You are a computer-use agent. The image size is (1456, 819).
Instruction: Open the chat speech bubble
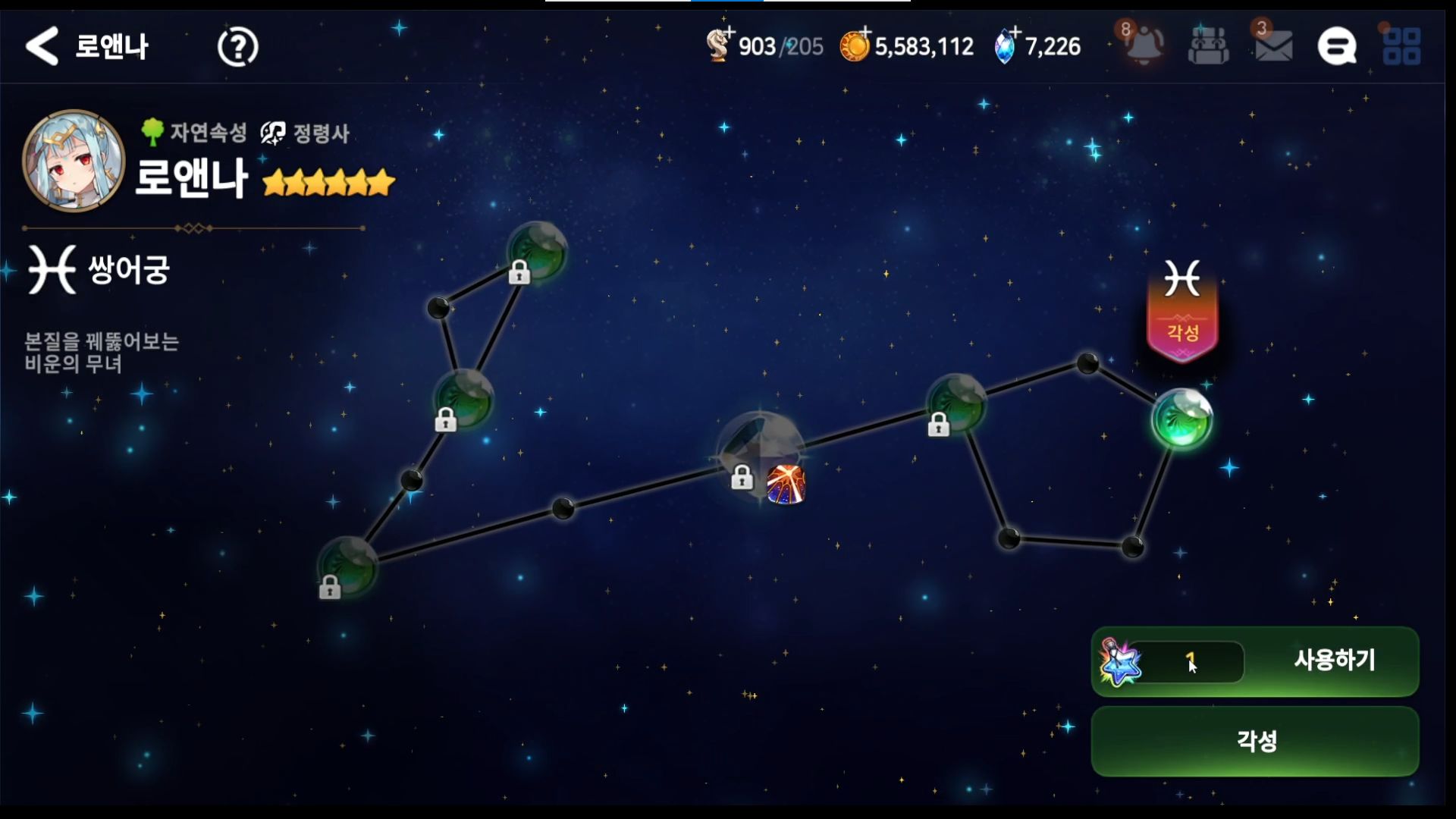click(1336, 46)
